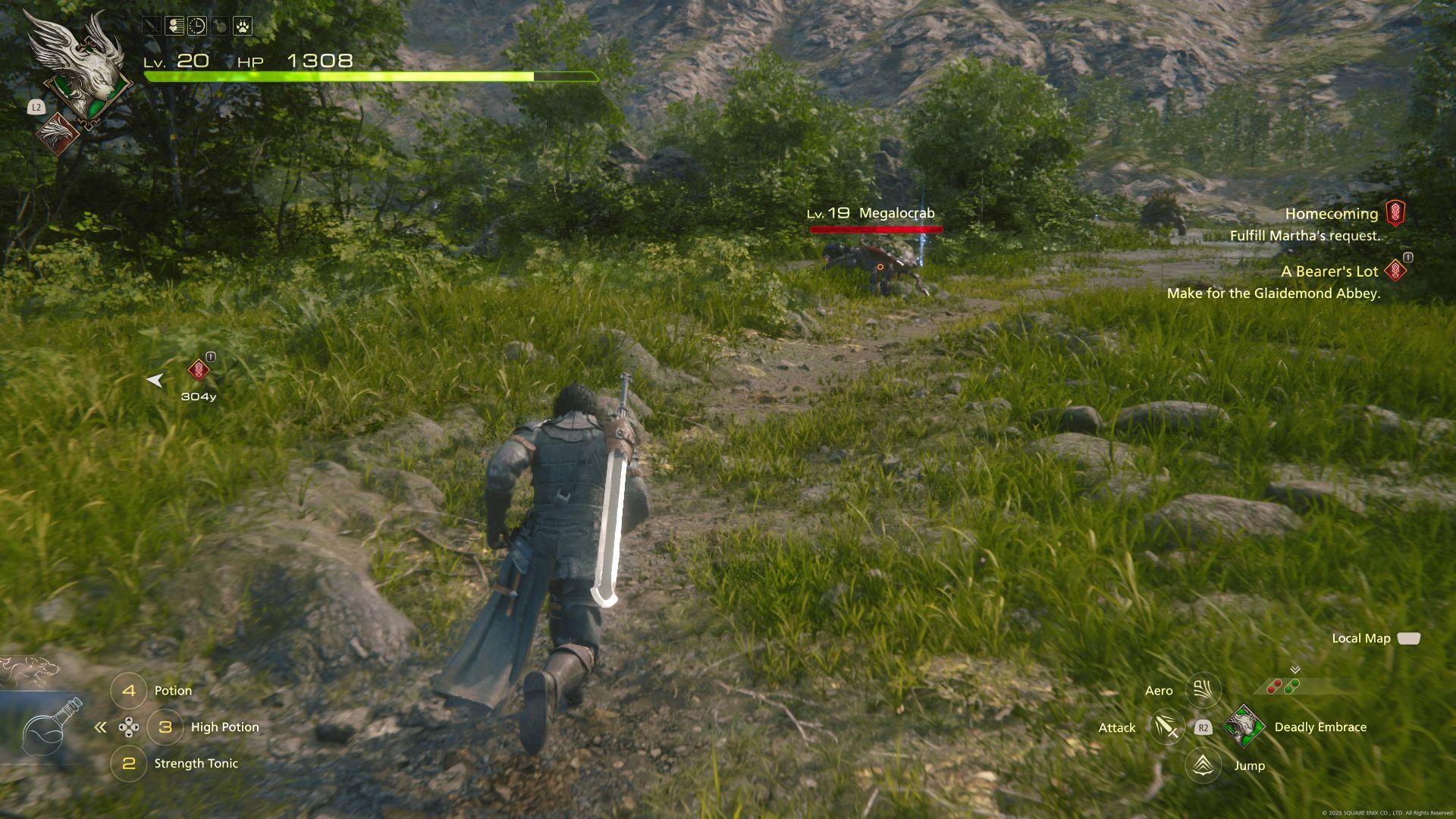Select the A Bearer's Lot objective

1329,271
